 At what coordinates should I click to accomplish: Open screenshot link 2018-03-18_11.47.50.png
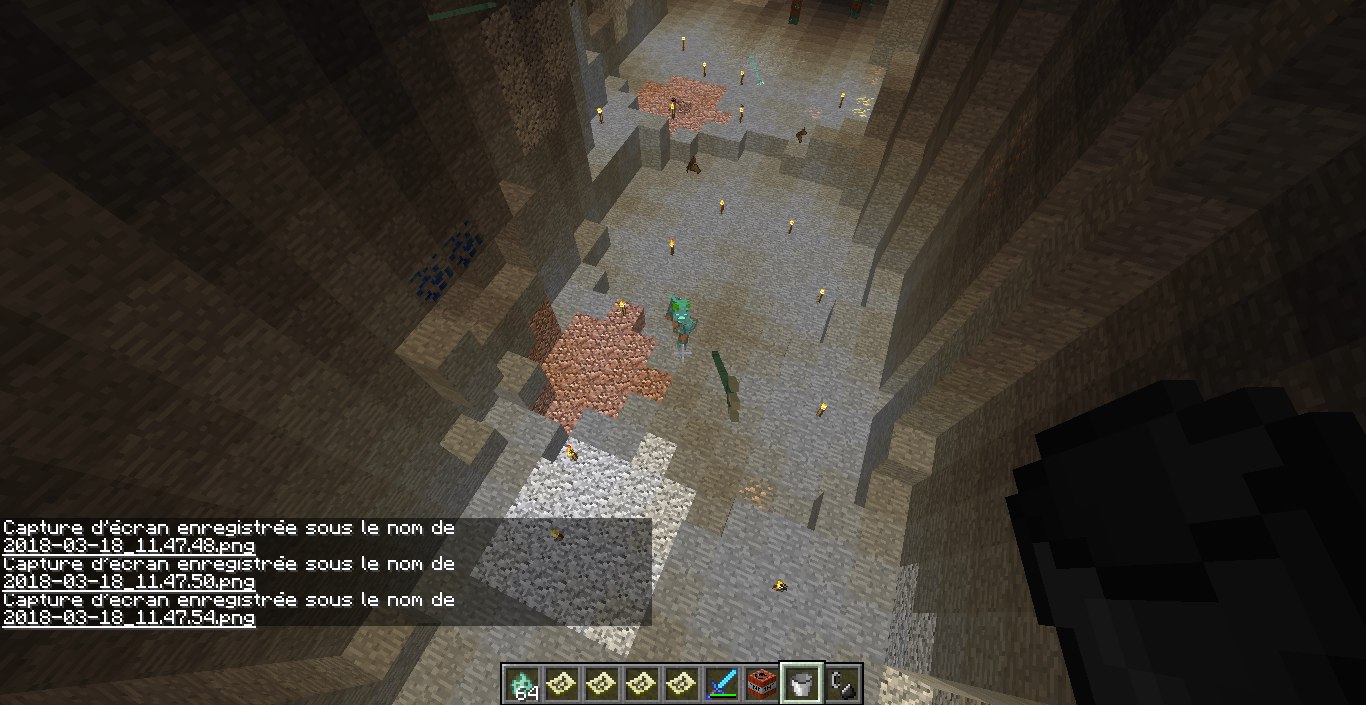129,582
